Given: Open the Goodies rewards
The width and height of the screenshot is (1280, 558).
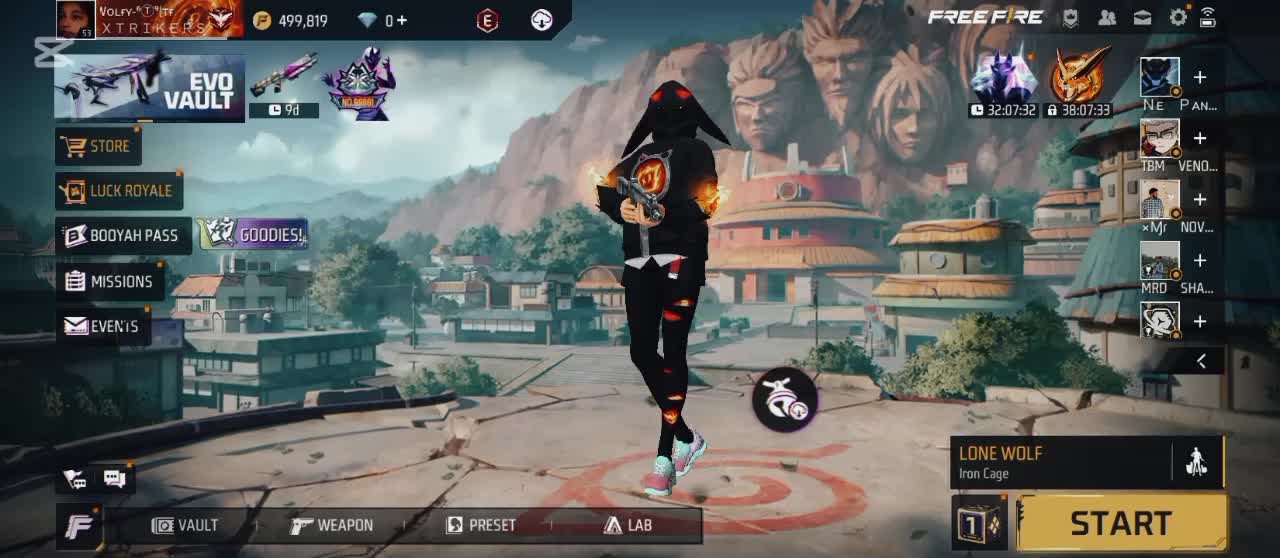Looking at the screenshot, I should pyautogui.click(x=253, y=235).
